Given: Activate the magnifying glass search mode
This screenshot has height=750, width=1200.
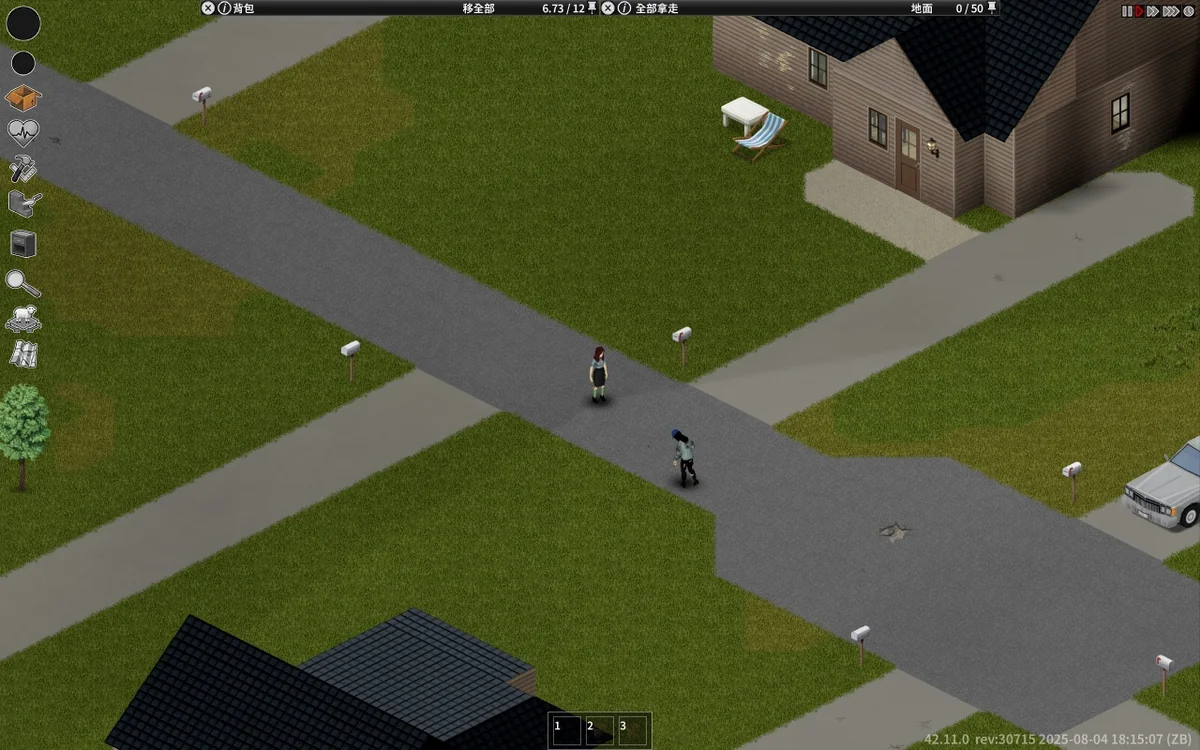Looking at the screenshot, I should point(22,283).
